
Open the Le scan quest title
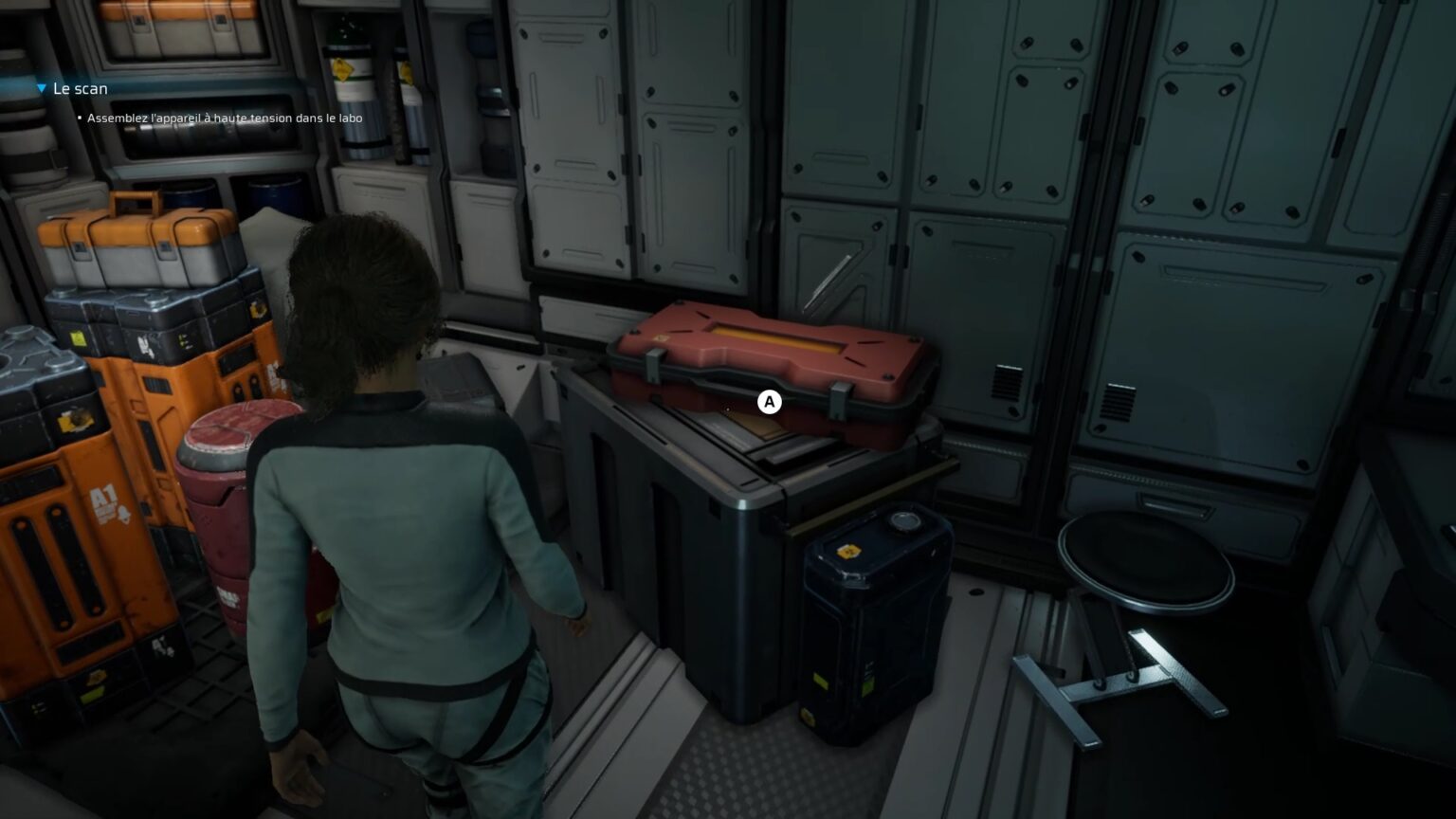[x=80, y=87]
